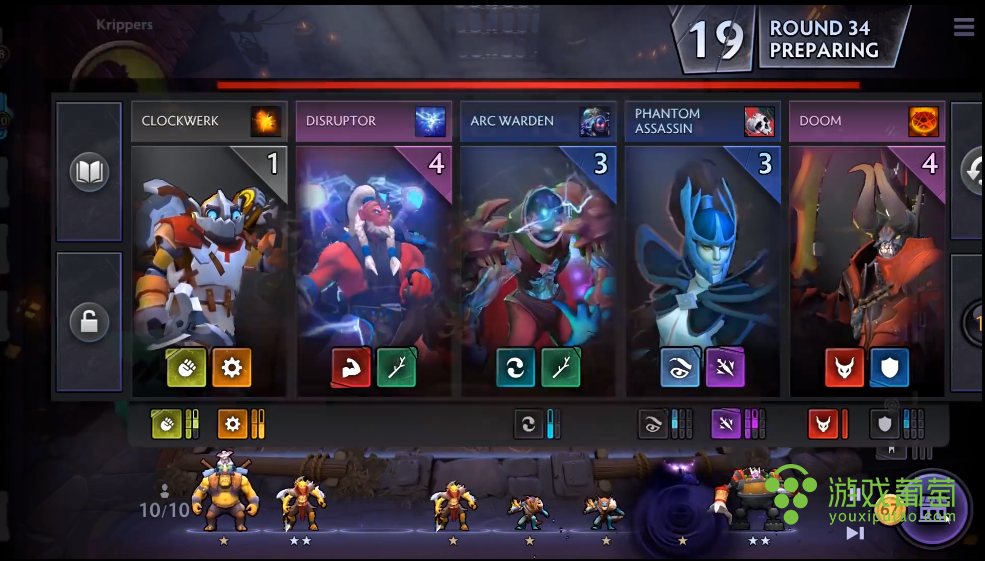Show the orange gear alliance tracker
The image size is (985, 561).
pos(233,425)
